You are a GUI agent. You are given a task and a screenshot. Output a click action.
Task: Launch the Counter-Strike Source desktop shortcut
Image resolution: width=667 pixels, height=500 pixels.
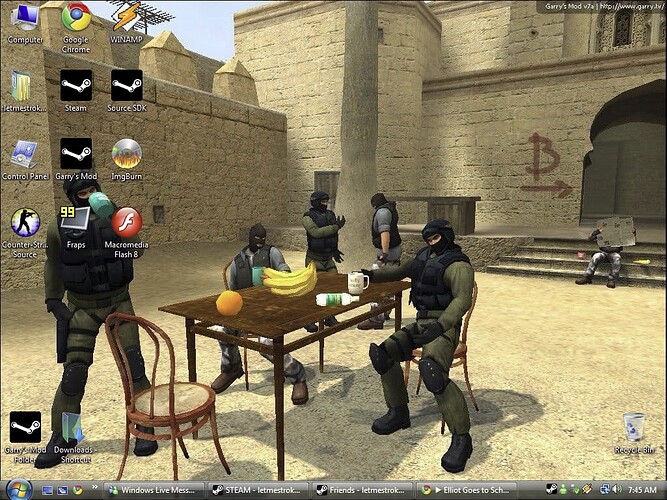[x=24, y=223]
